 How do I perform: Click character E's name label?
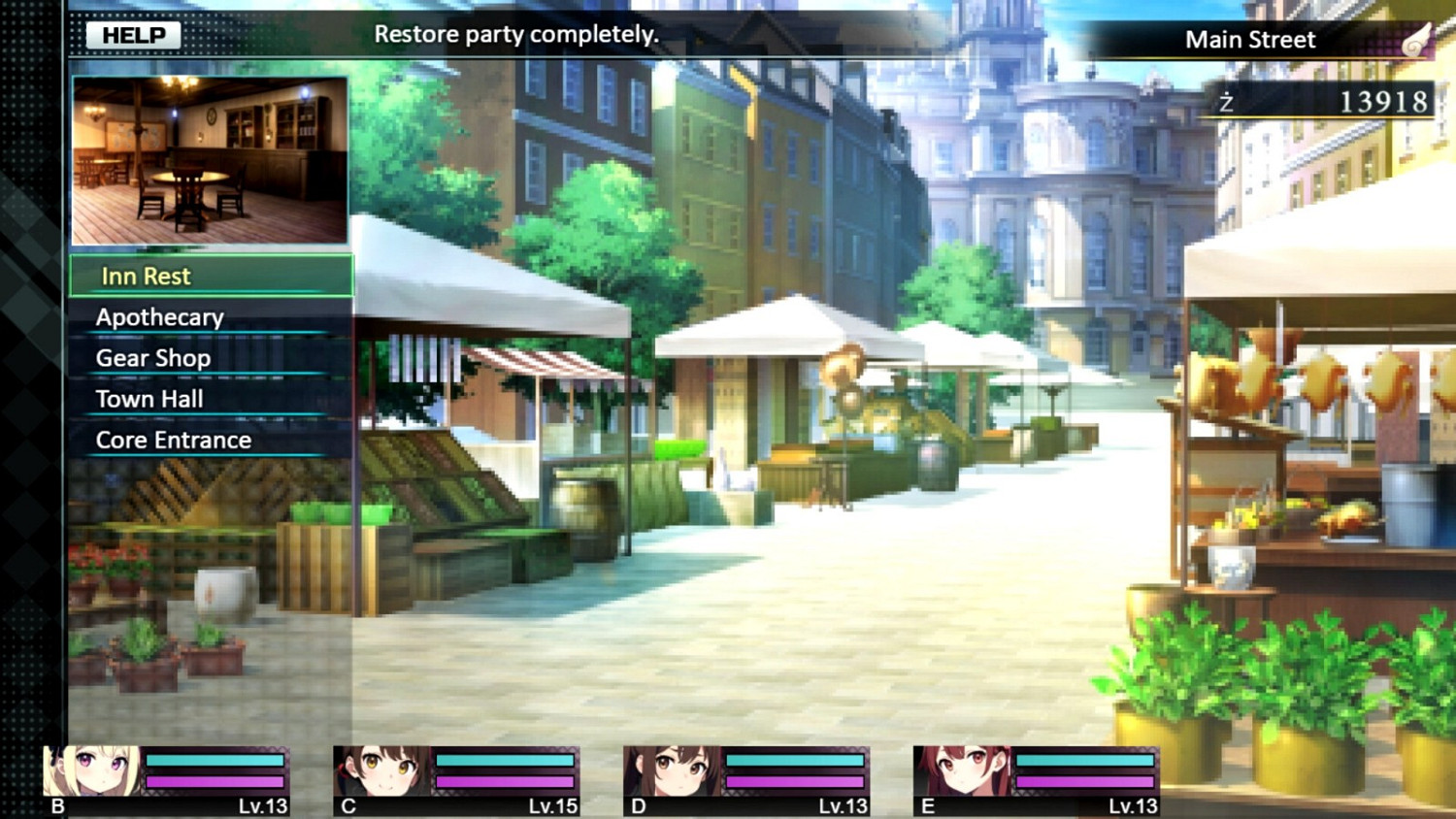tap(927, 804)
